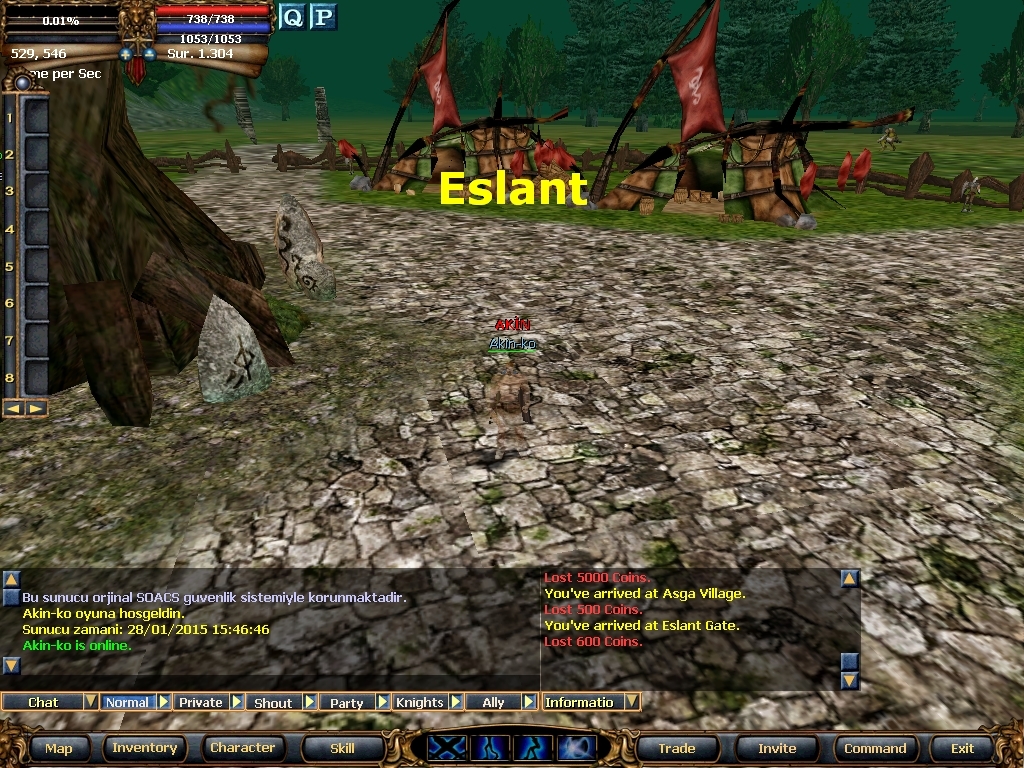Select the Private chat channel
Image resolution: width=1024 pixels, height=768 pixels.
(200, 702)
